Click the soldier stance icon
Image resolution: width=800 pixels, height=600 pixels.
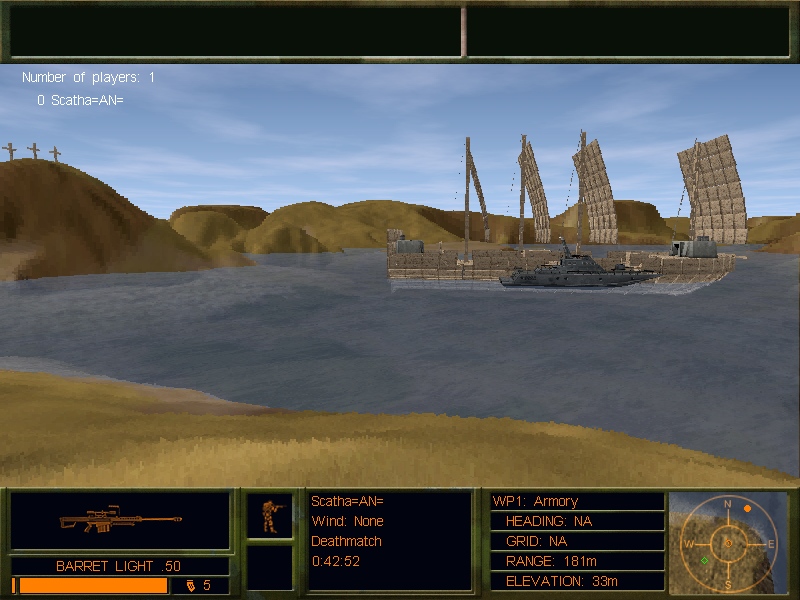click(x=270, y=515)
